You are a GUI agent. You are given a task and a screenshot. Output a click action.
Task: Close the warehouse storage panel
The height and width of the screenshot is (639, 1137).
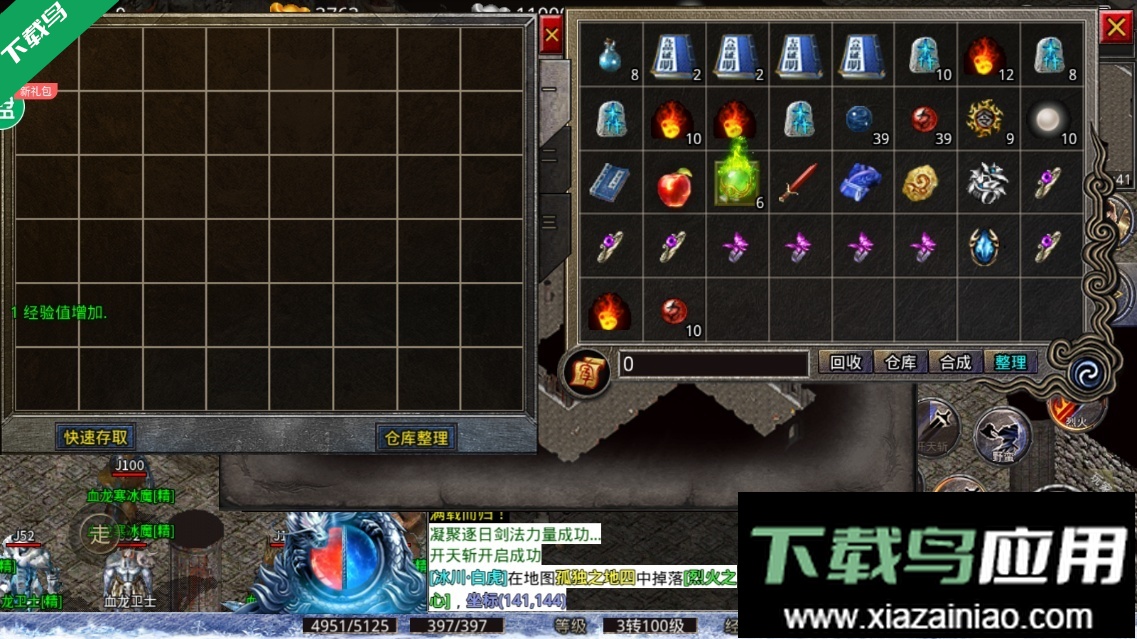pos(551,37)
